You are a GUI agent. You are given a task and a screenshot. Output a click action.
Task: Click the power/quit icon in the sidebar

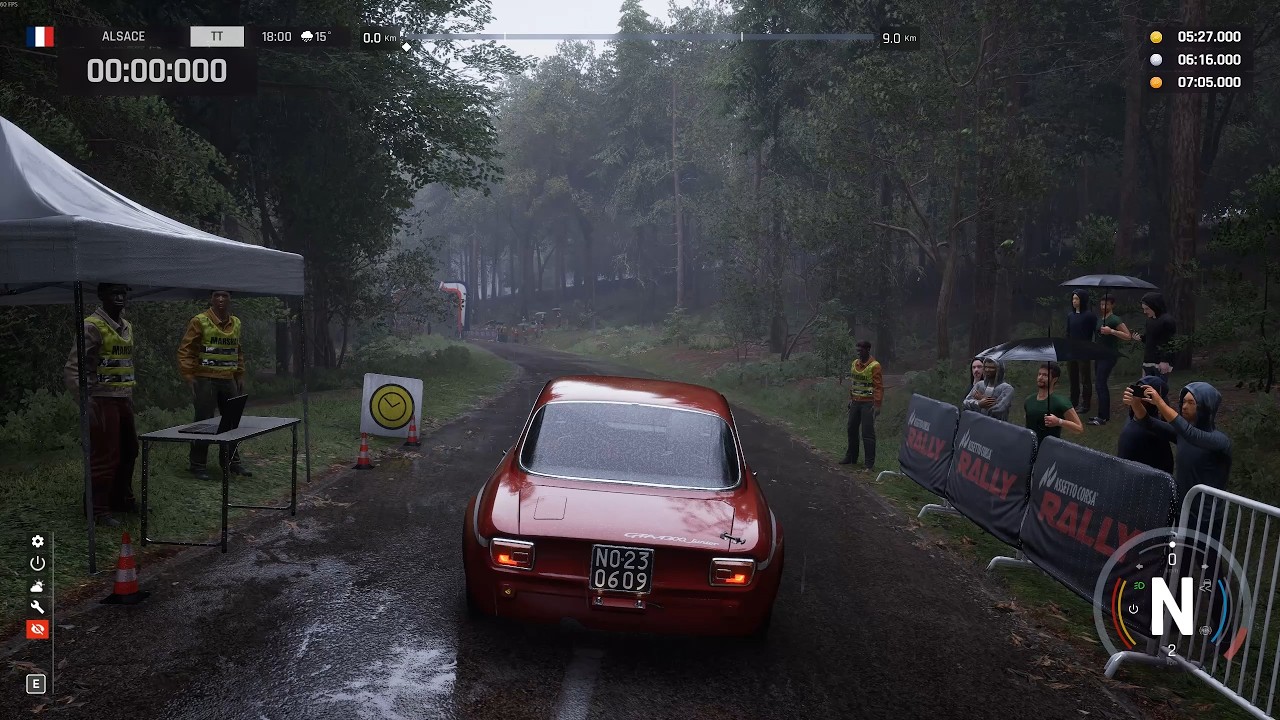[37, 563]
